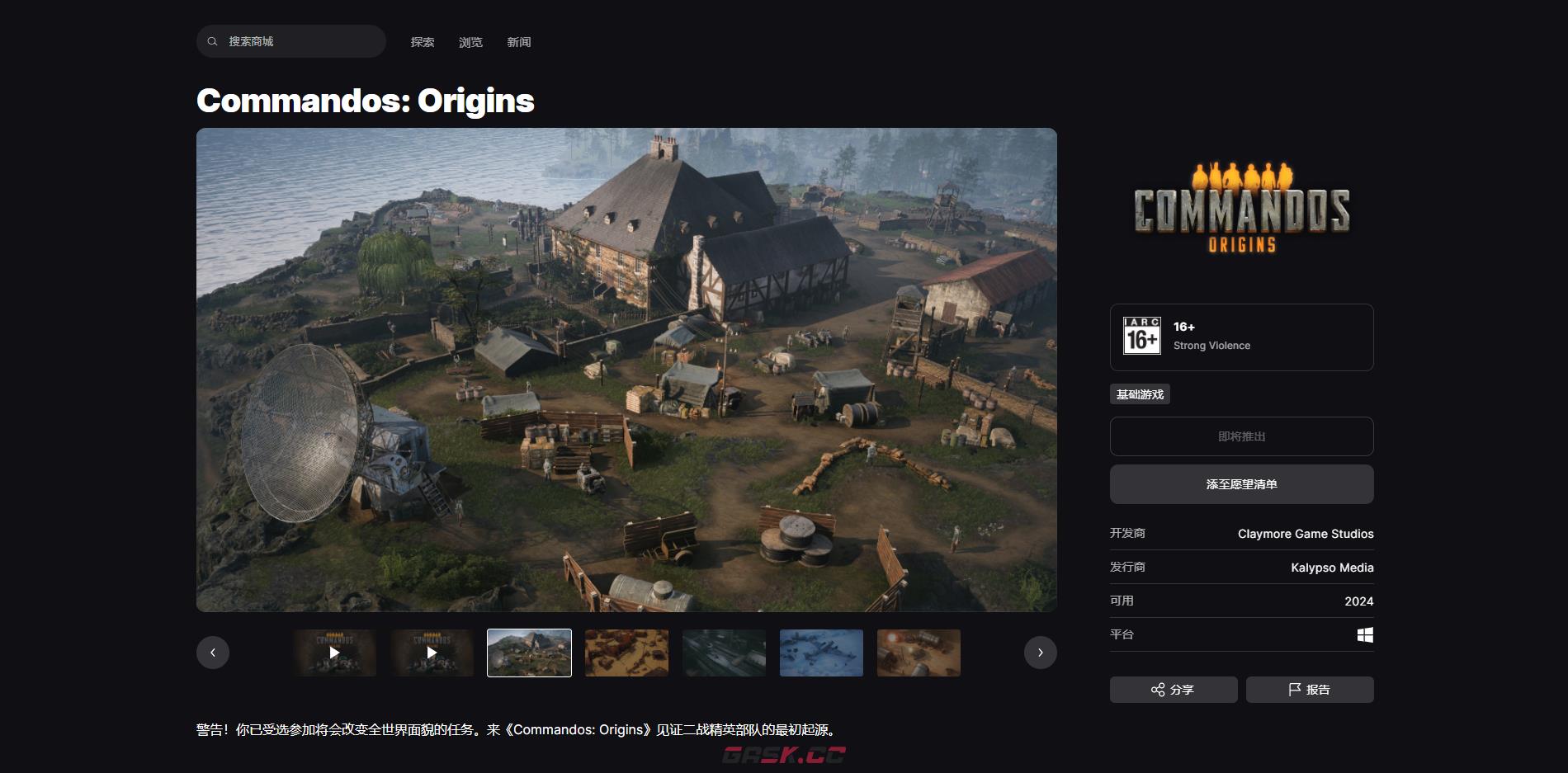
Task: Select the highlighted farmhouse base screenshot thumbnail
Action: pyautogui.click(x=529, y=653)
